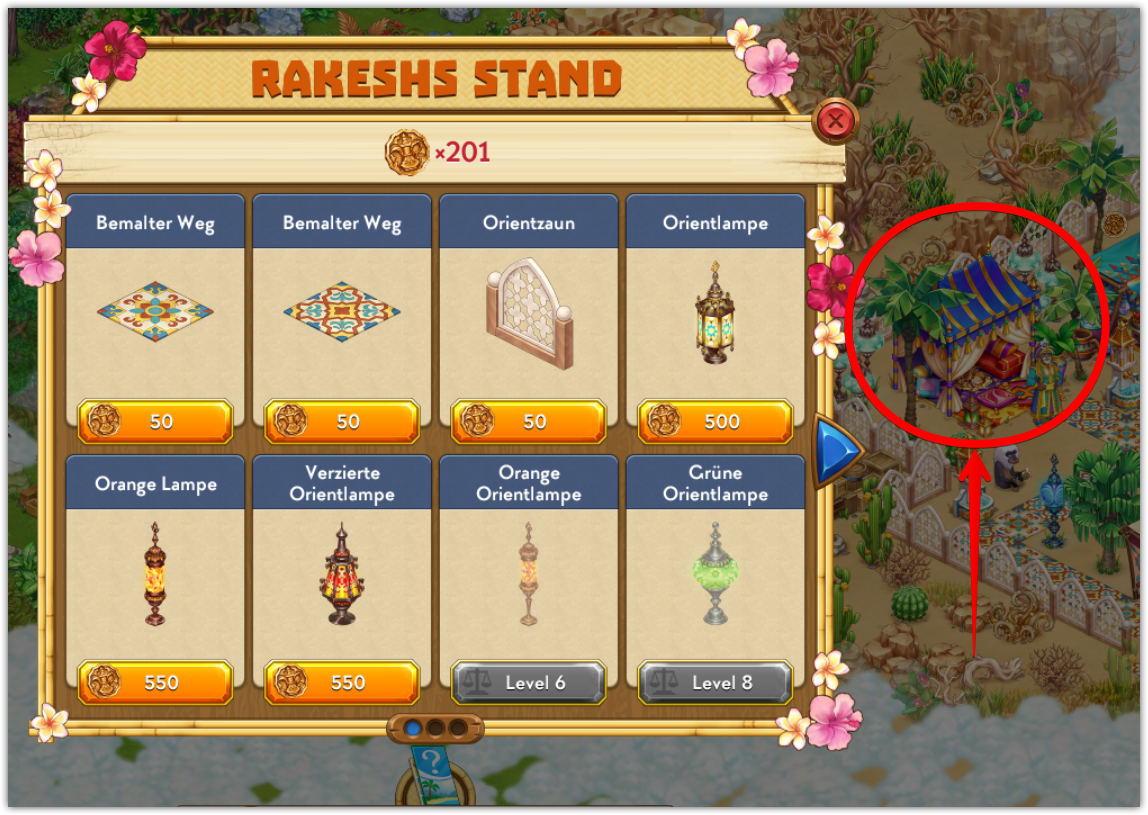Viewport: 1148px width, 815px height.
Task: Select the Grüne Orientlampe item image
Action: [715, 575]
